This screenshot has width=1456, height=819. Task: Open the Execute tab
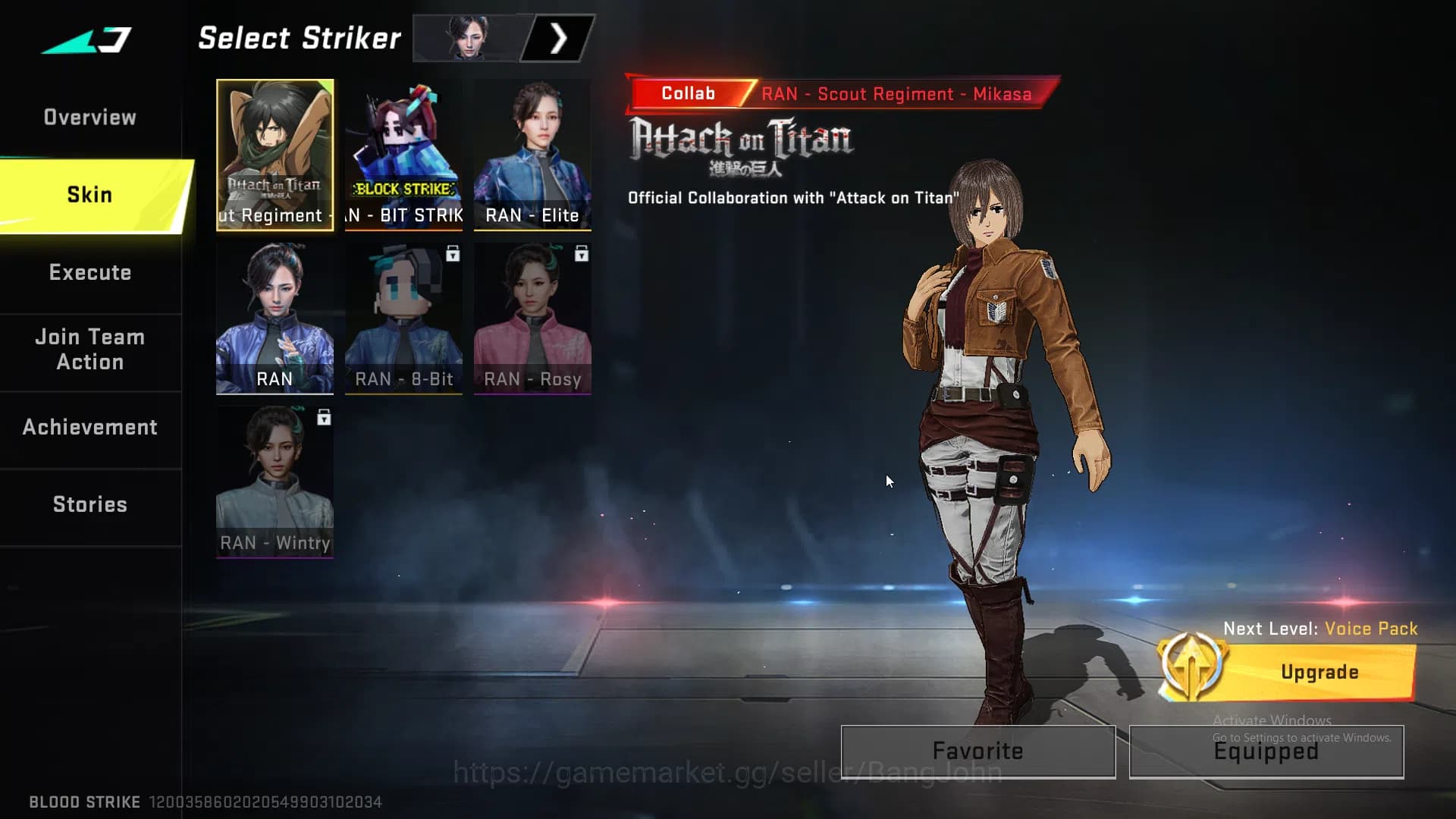[x=89, y=273]
